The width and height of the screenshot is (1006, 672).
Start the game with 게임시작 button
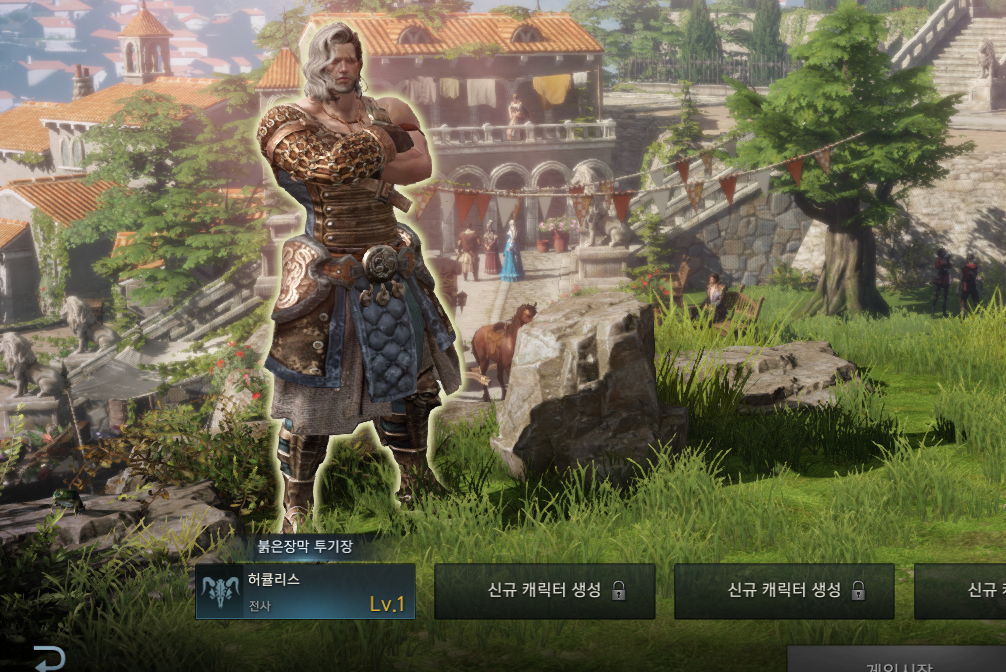896,662
